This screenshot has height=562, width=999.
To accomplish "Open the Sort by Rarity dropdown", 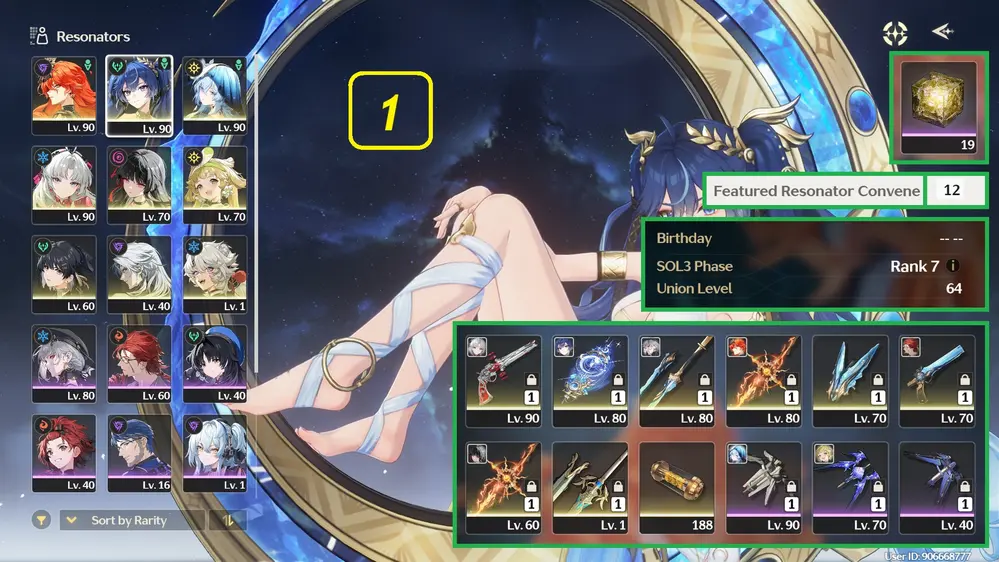I will [132, 520].
